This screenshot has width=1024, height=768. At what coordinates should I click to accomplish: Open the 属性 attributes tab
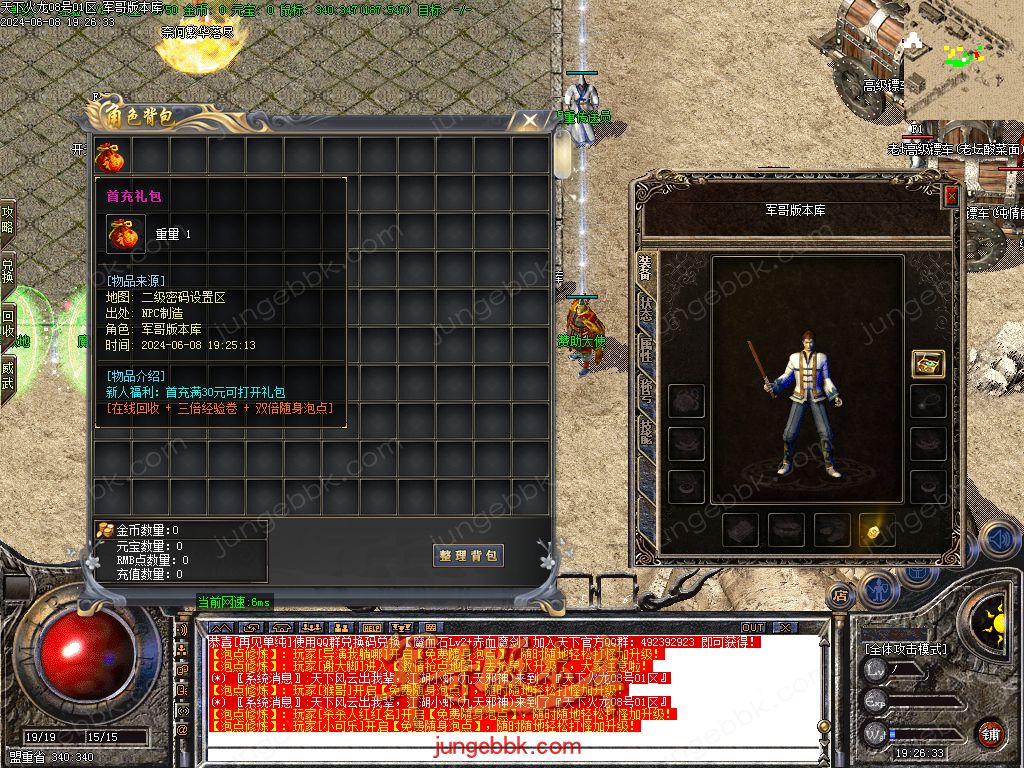coord(646,349)
